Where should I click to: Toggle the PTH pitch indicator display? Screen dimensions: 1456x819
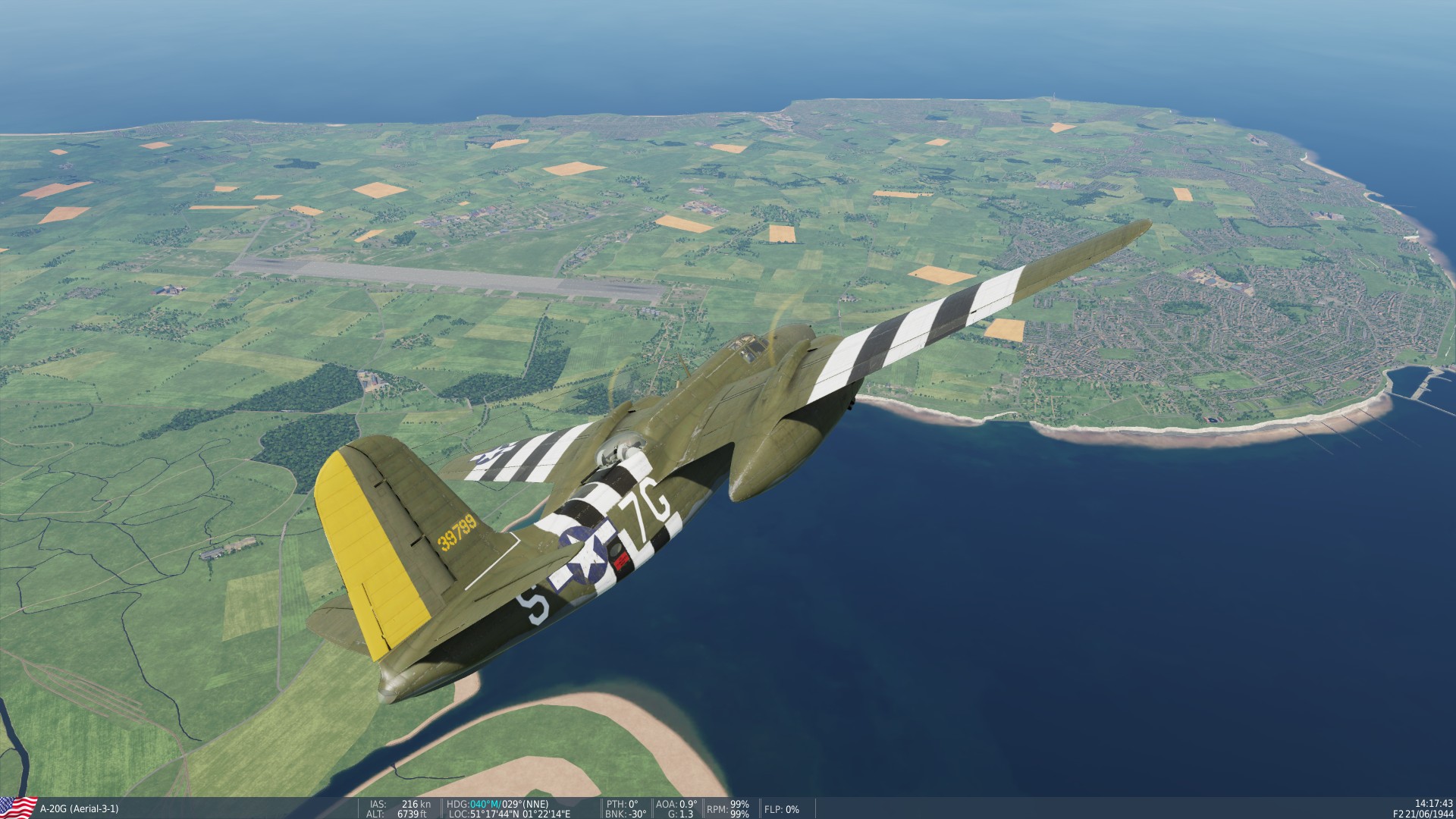tap(622, 802)
